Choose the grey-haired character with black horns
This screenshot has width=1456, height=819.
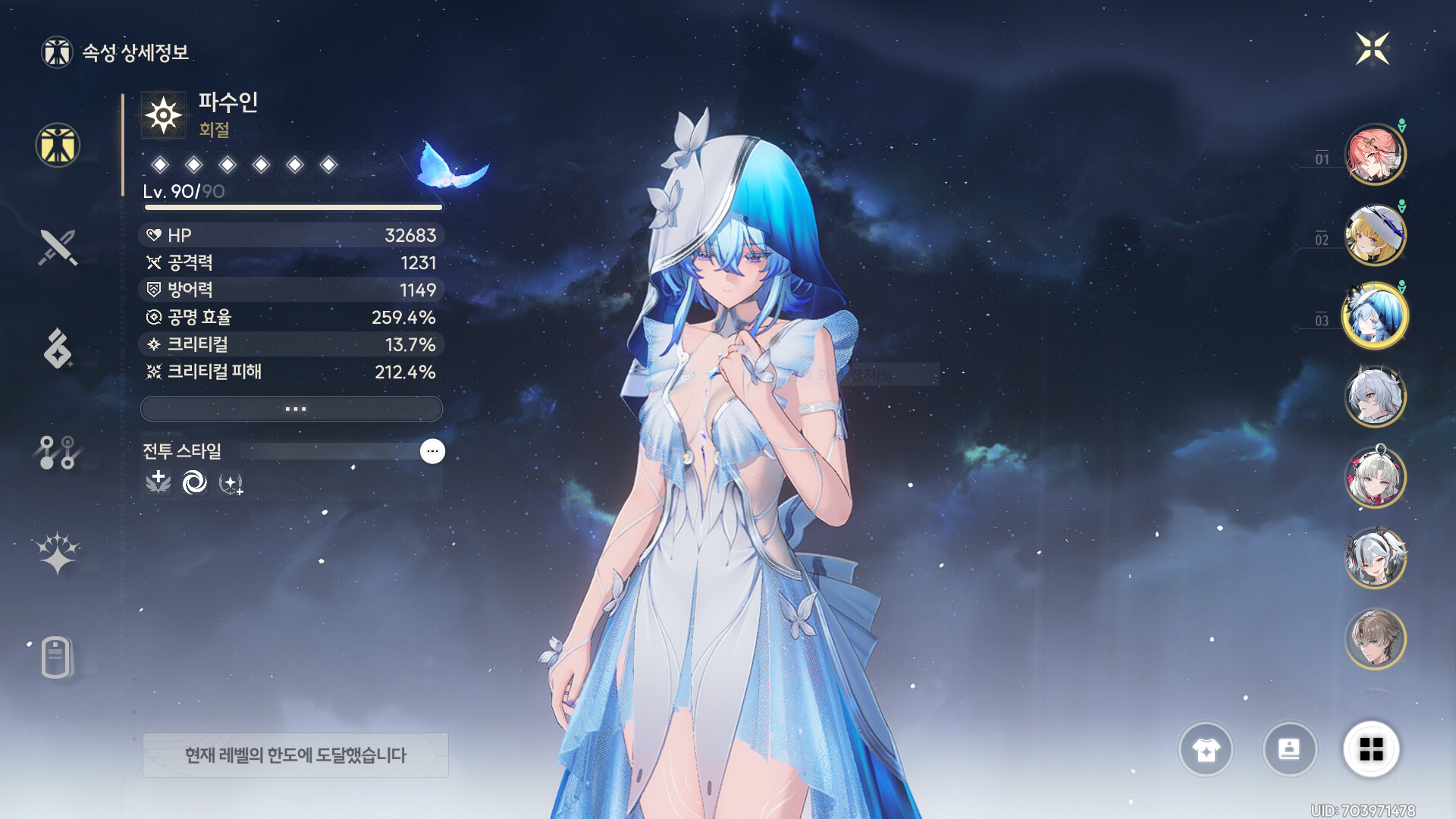pos(1375,558)
